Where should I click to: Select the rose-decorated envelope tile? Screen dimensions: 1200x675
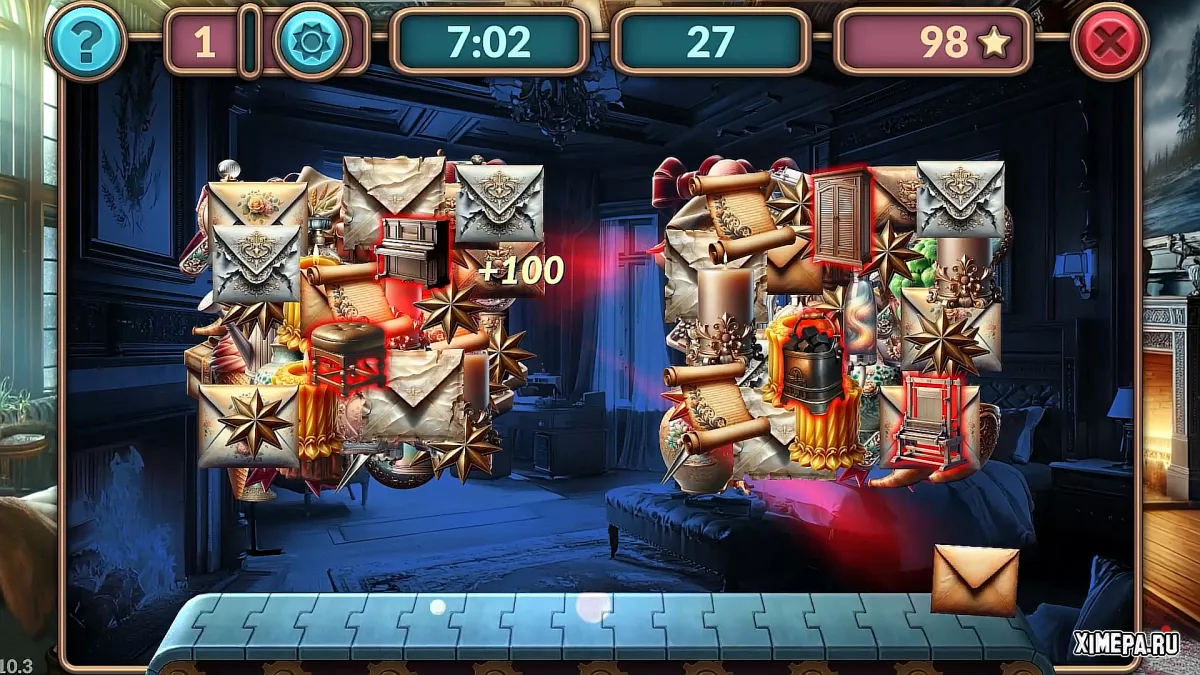(258, 204)
